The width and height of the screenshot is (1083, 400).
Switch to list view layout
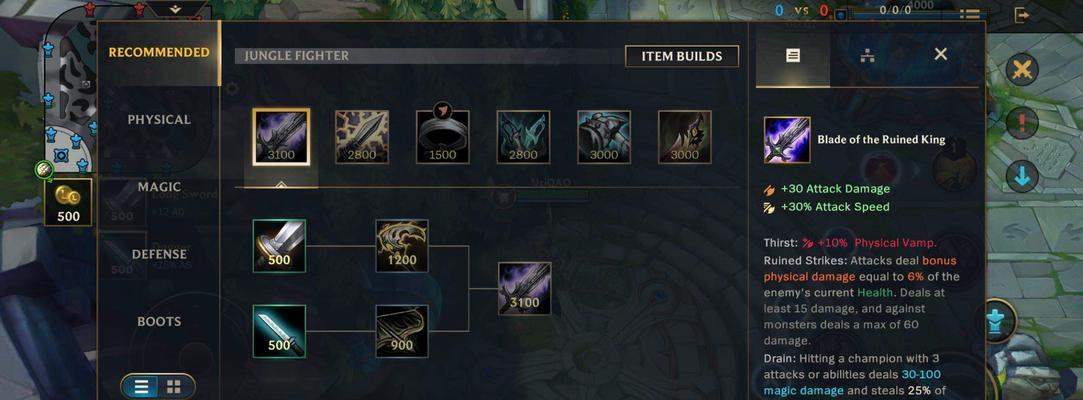coord(142,386)
